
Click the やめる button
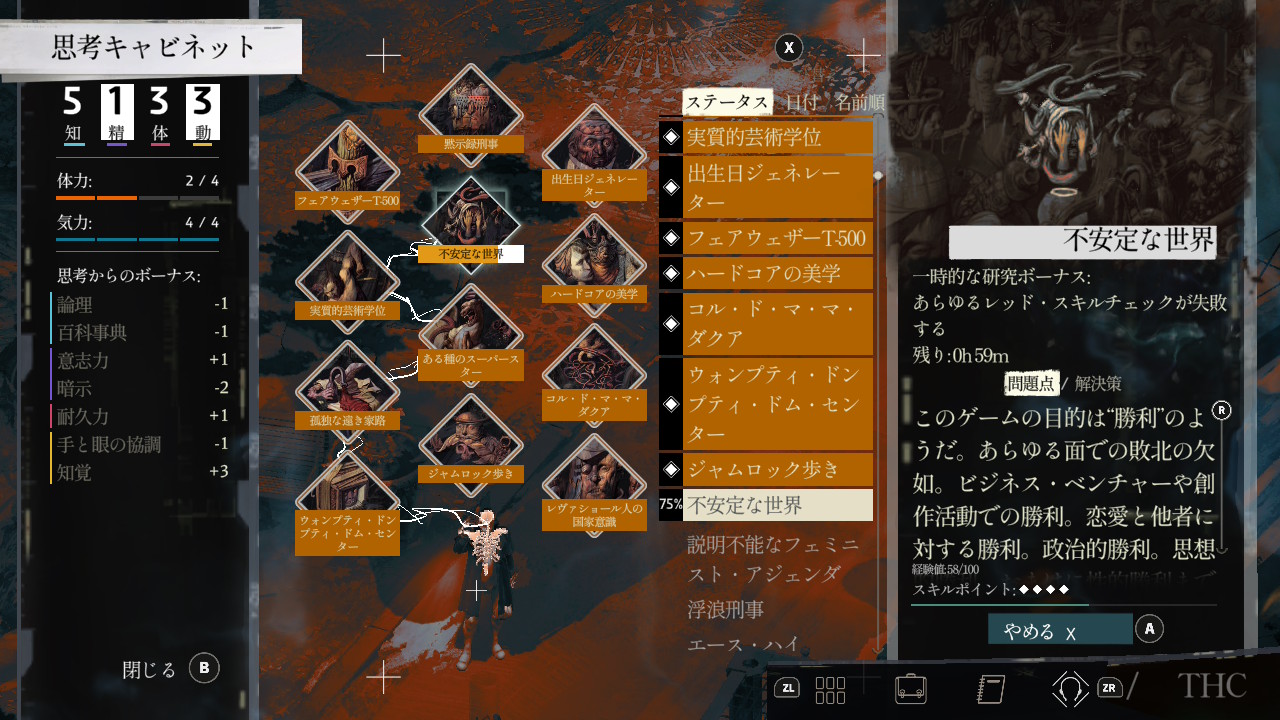tap(1060, 630)
